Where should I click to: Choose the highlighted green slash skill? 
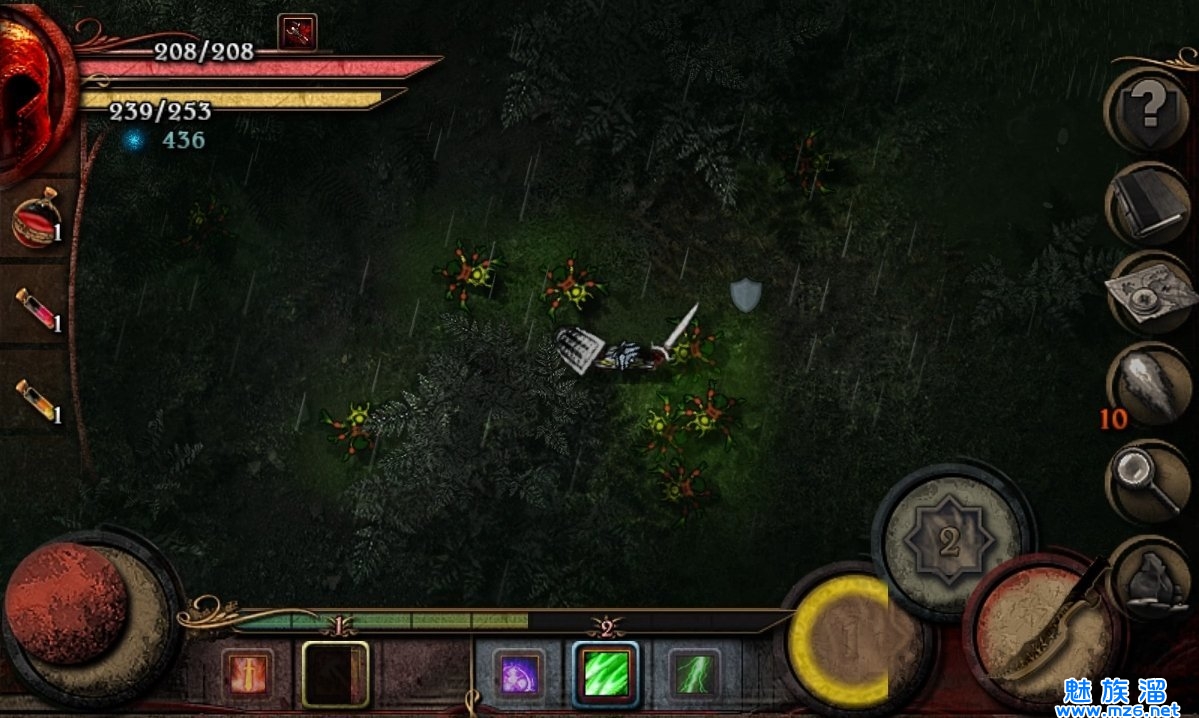(606, 673)
